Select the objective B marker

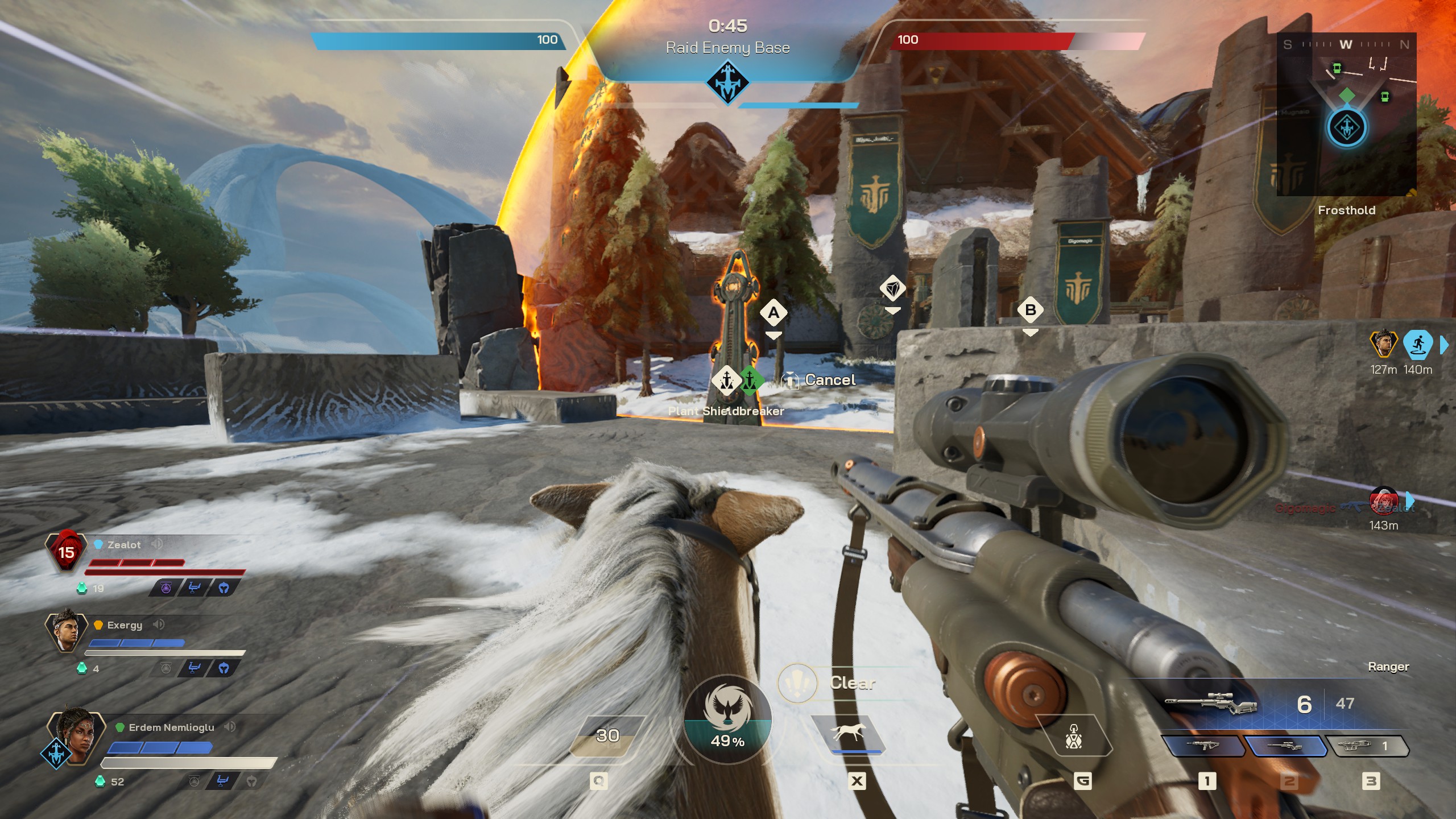[x=1030, y=310]
